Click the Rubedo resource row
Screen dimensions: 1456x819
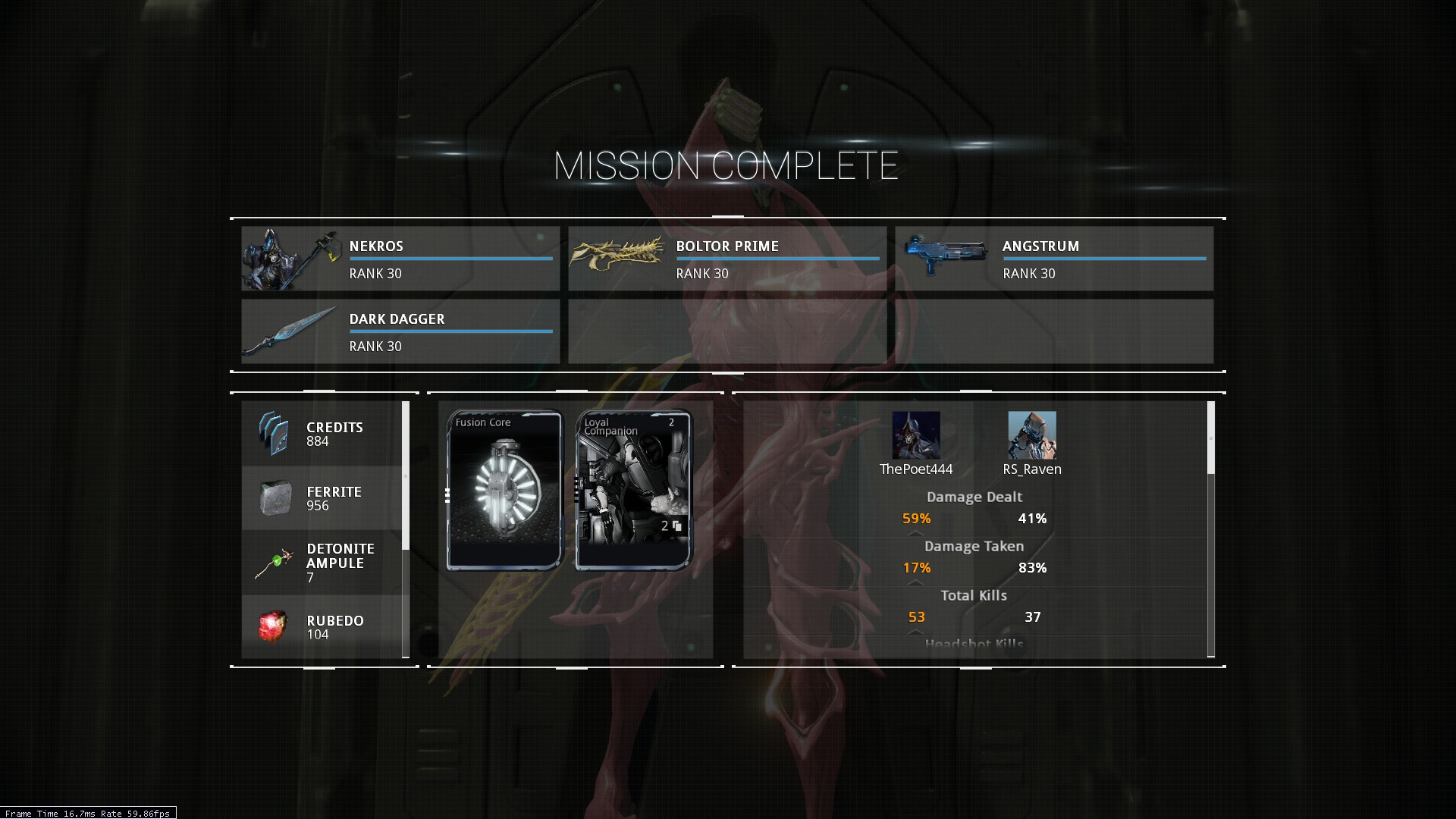pos(322,626)
